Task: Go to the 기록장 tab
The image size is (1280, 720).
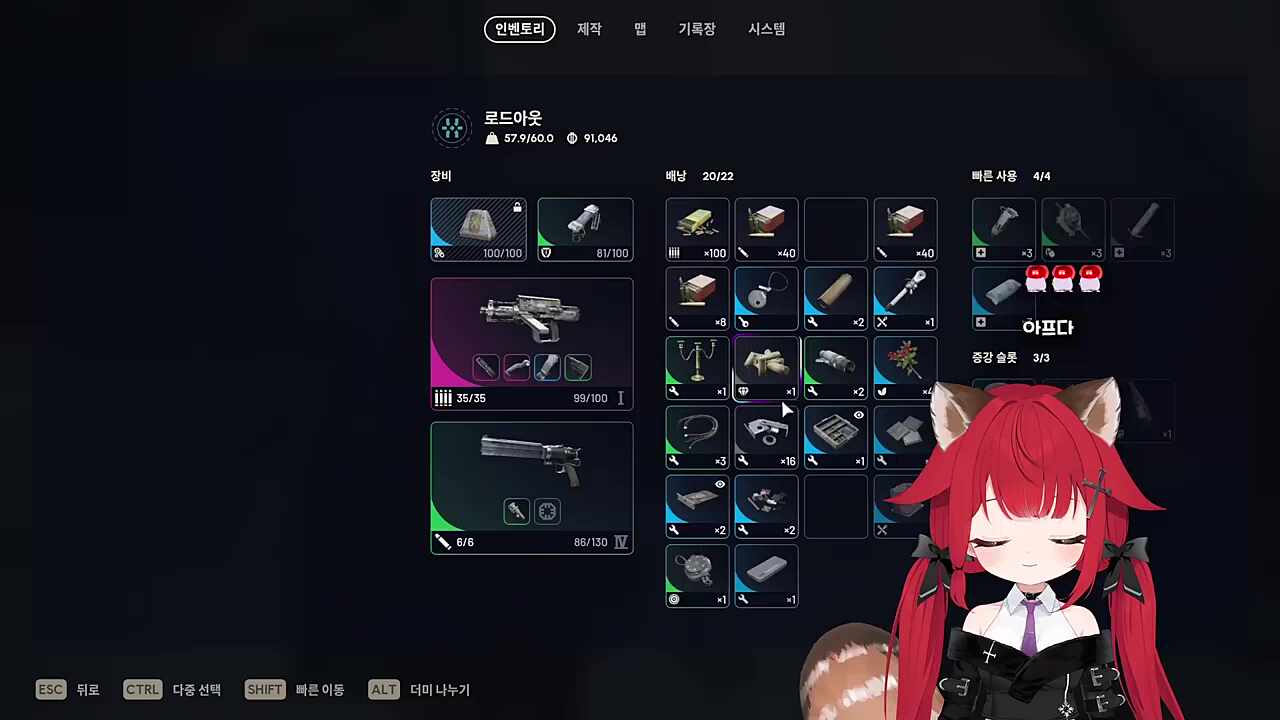Action: pyautogui.click(x=697, y=29)
